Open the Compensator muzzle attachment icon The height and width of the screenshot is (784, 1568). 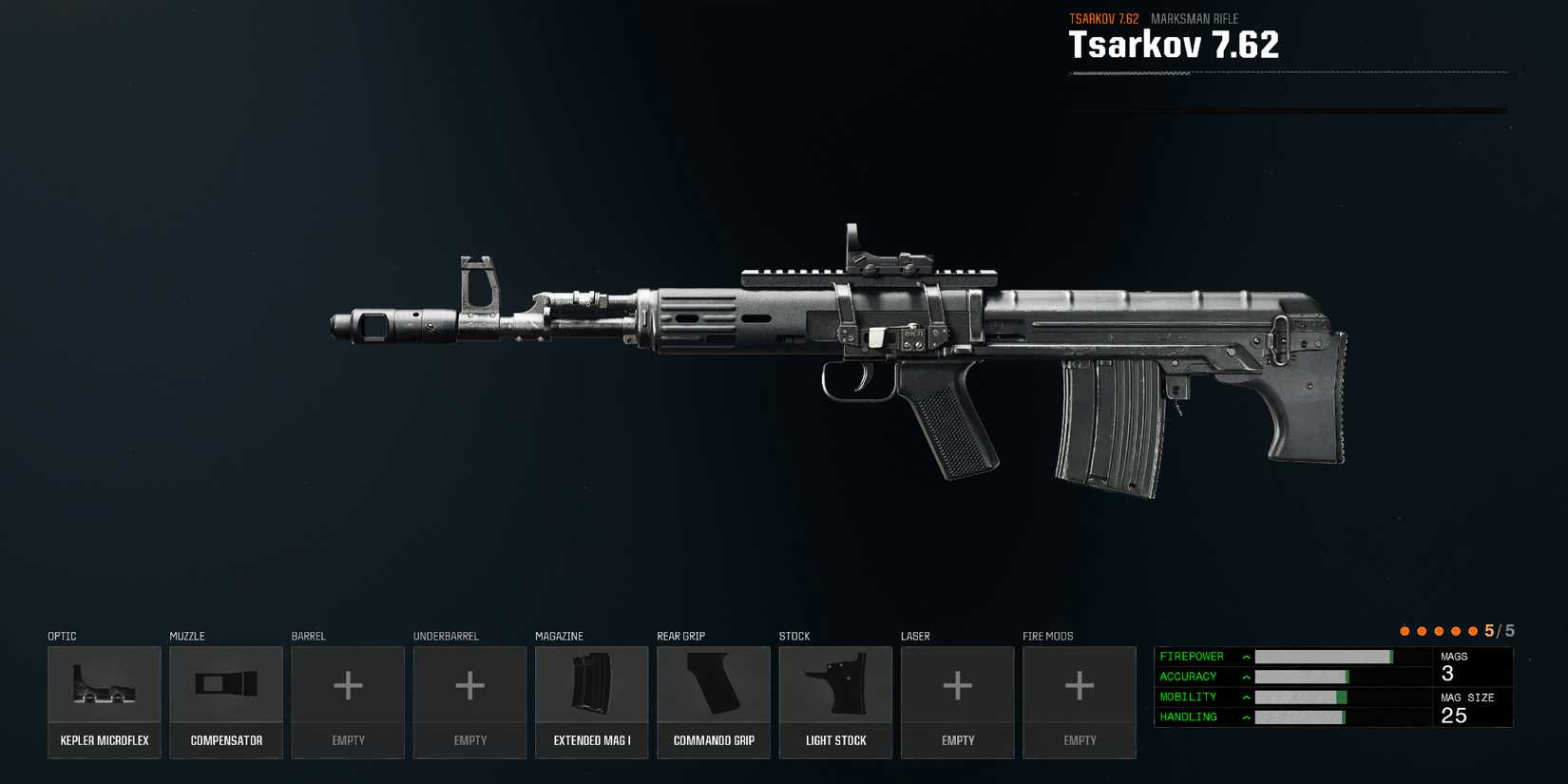(x=226, y=684)
